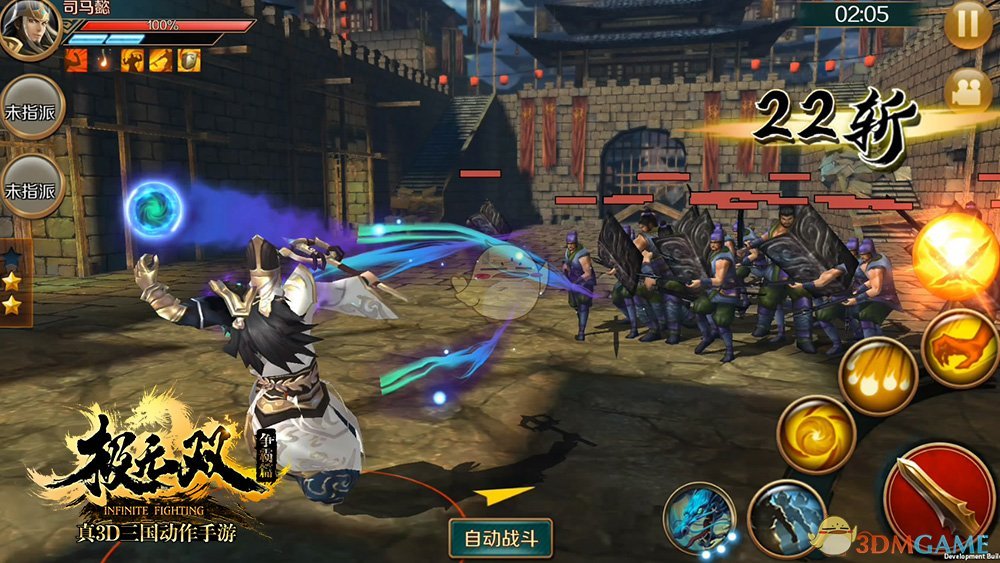1000x563 pixels.
Task: Activate the orange claw skill
Action: (x=960, y=349)
